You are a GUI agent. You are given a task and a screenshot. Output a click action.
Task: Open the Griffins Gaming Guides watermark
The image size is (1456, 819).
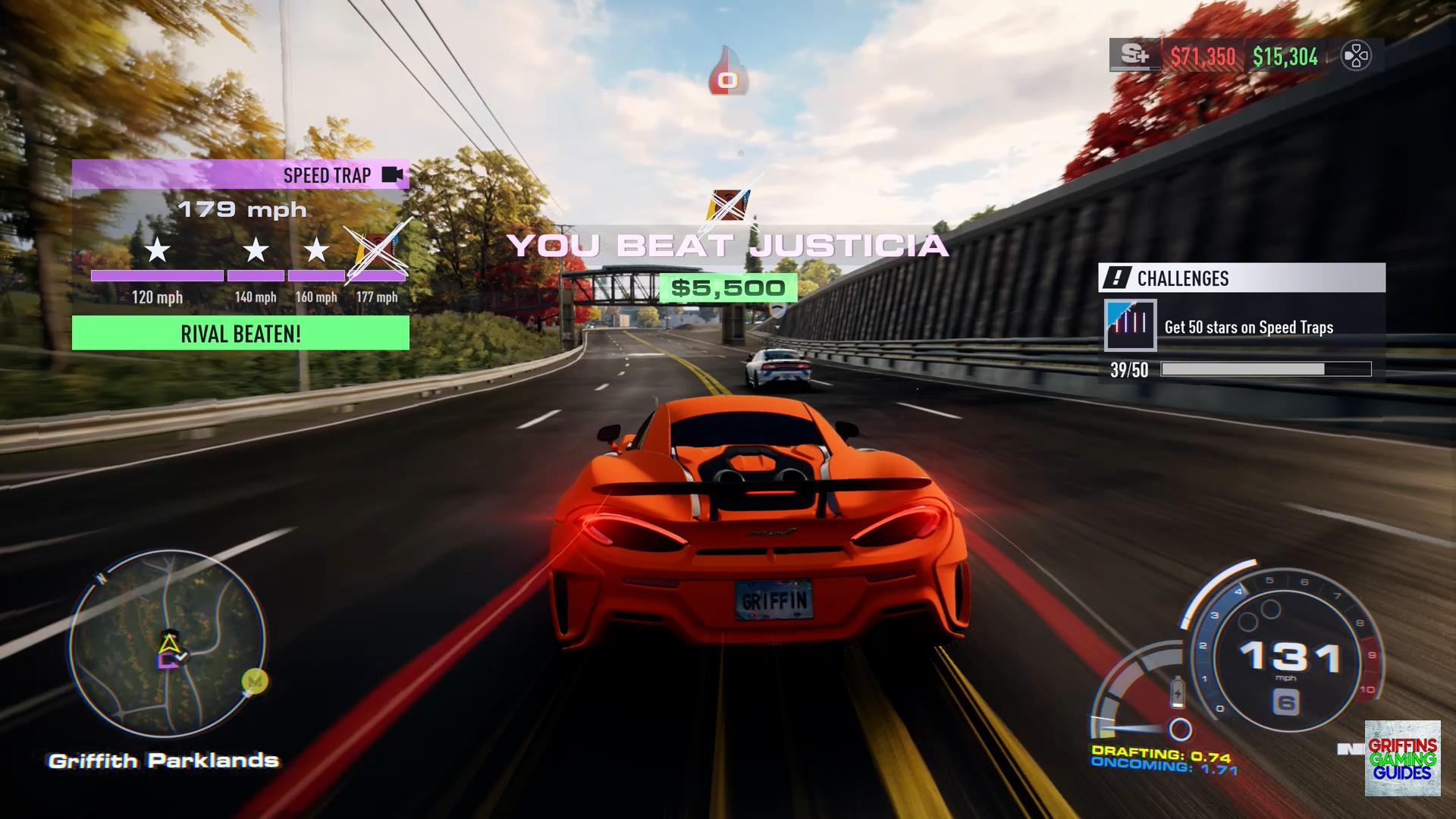point(1402,758)
